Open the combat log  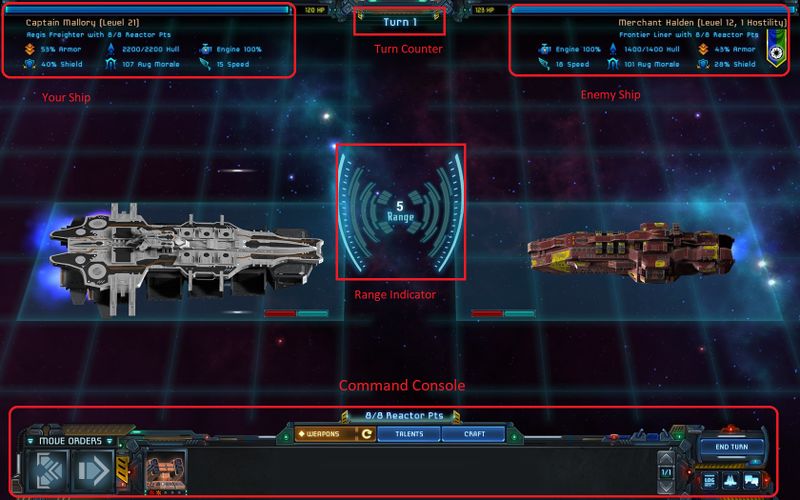pos(710,480)
